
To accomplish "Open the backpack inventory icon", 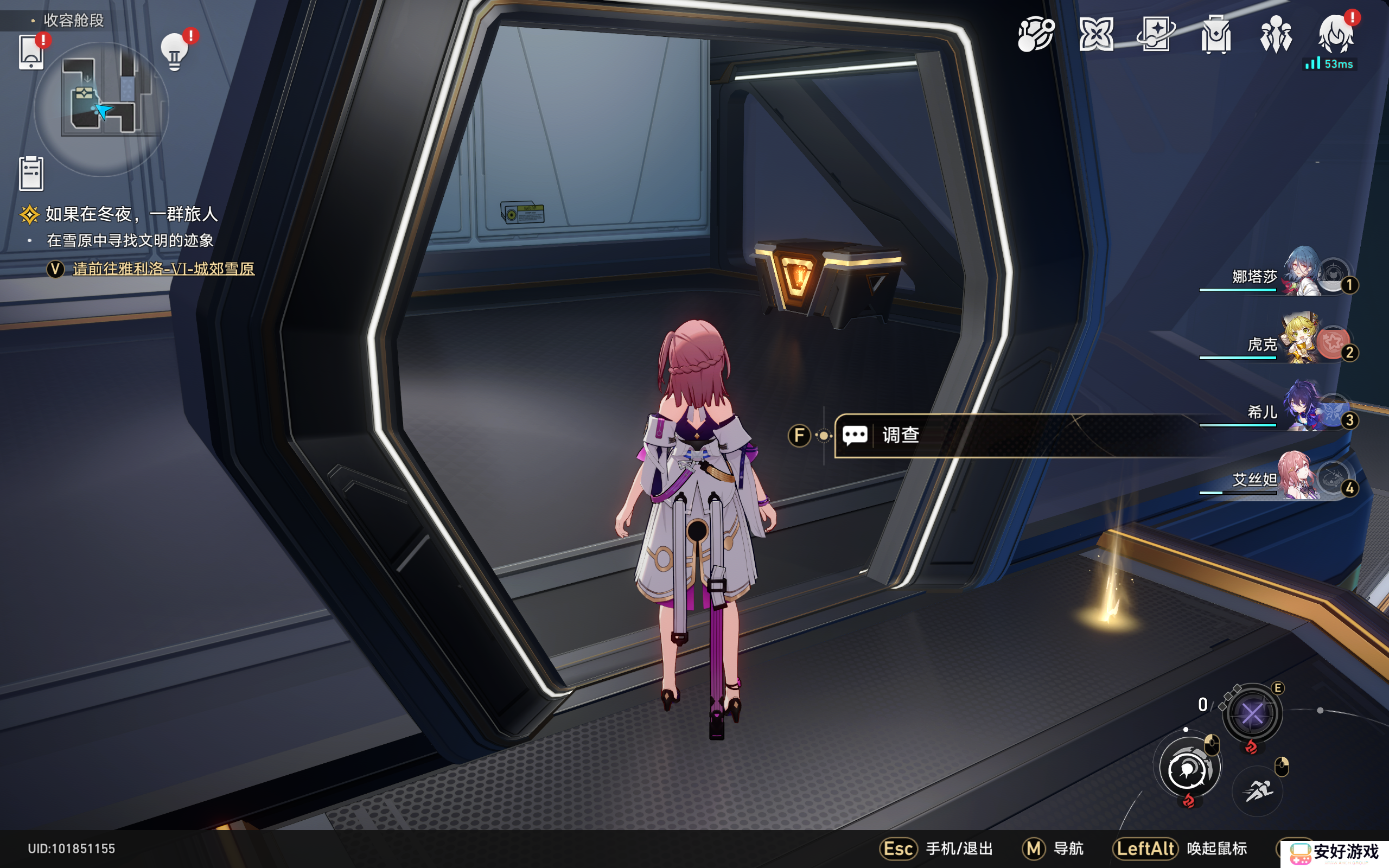I will pyautogui.click(x=1216, y=35).
